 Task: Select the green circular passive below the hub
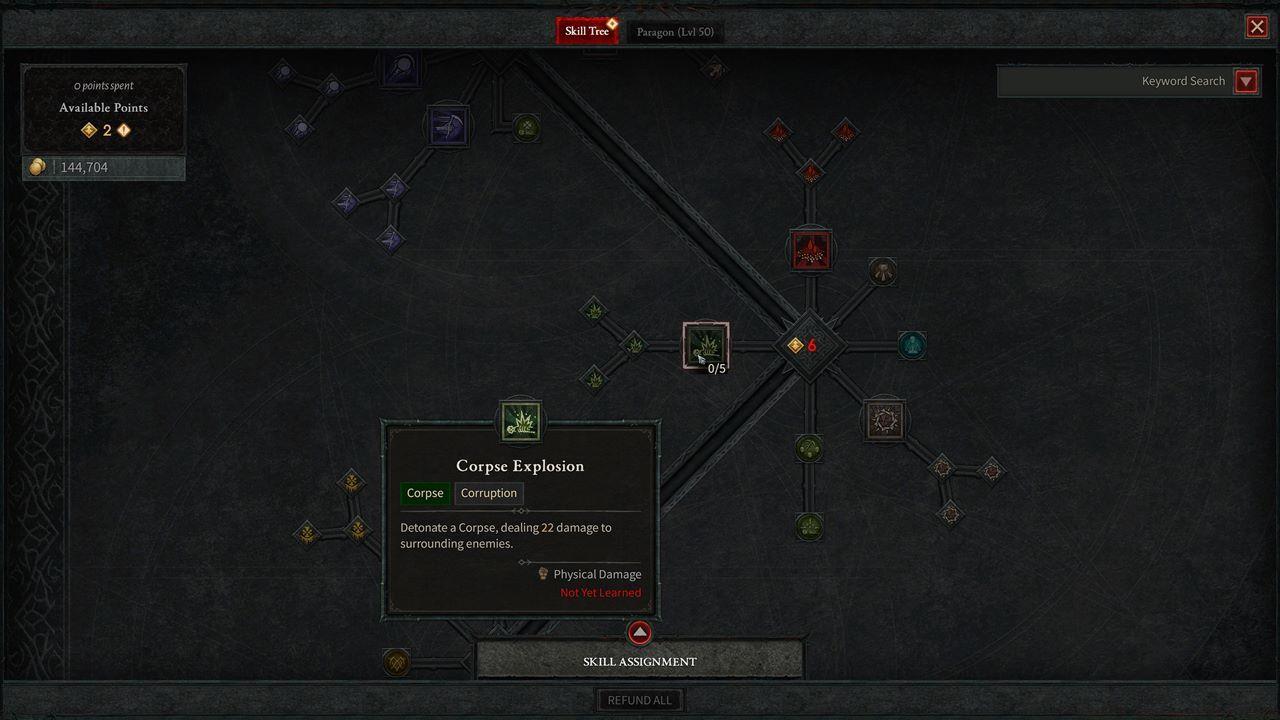tap(808, 449)
